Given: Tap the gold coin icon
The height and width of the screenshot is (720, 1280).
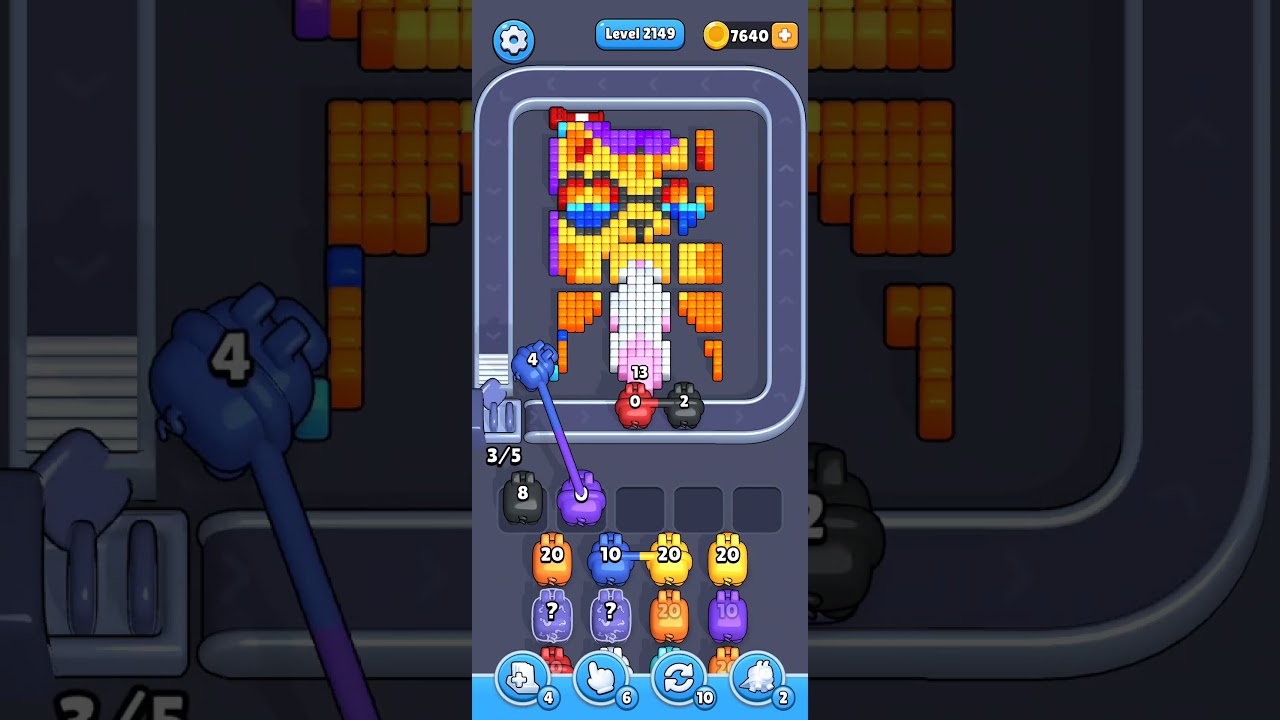Looking at the screenshot, I should pyautogui.click(x=717, y=33).
